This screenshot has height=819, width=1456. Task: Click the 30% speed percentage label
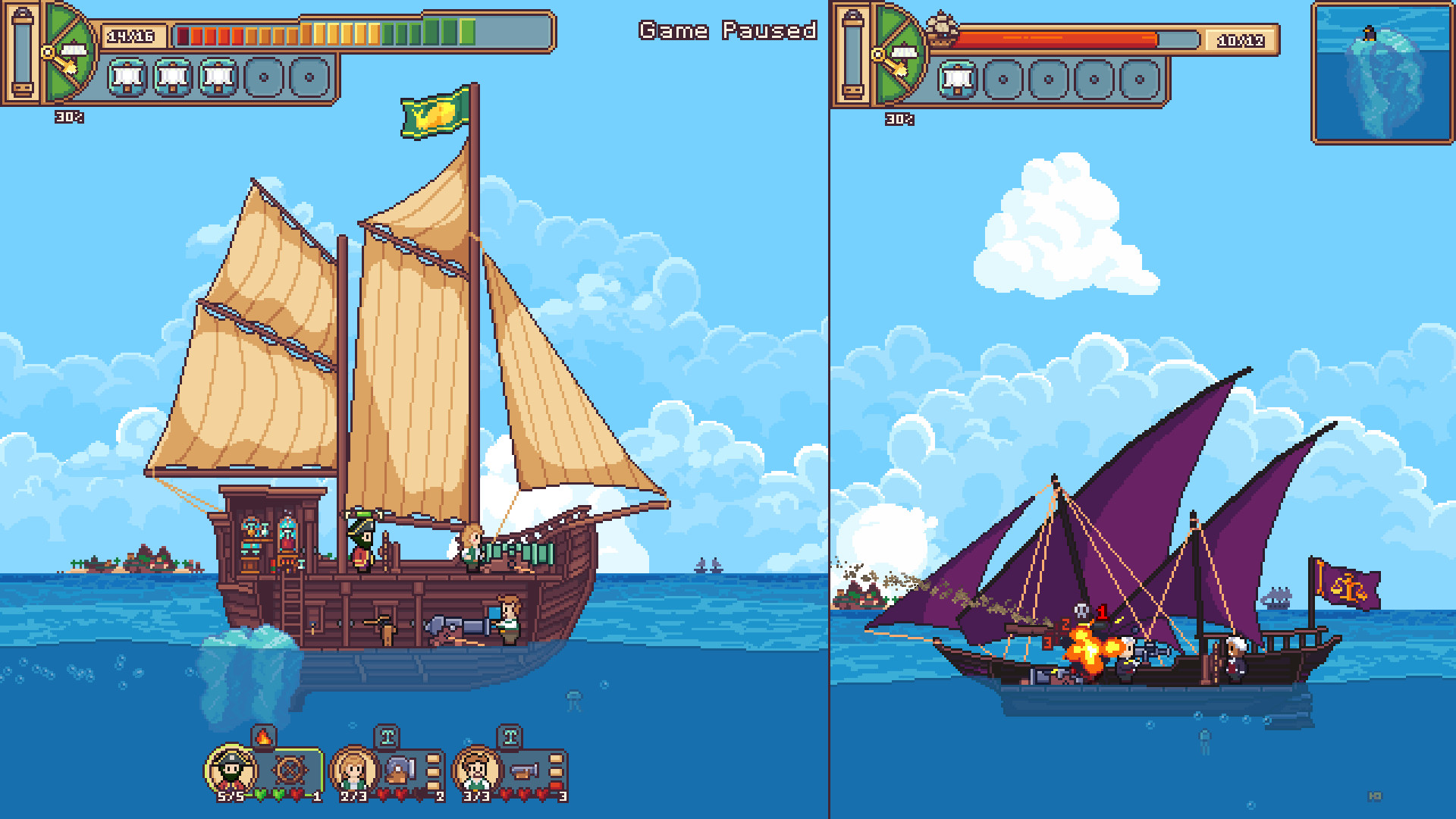(69, 118)
